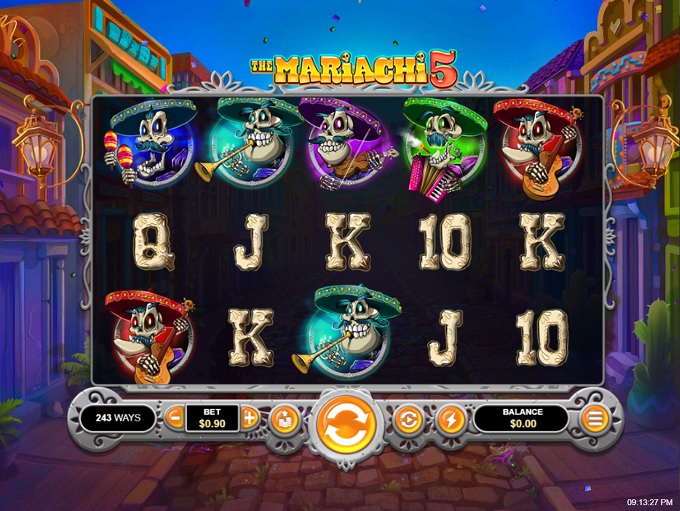Open the hamburger menu
The image size is (680, 511).
(595, 419)
